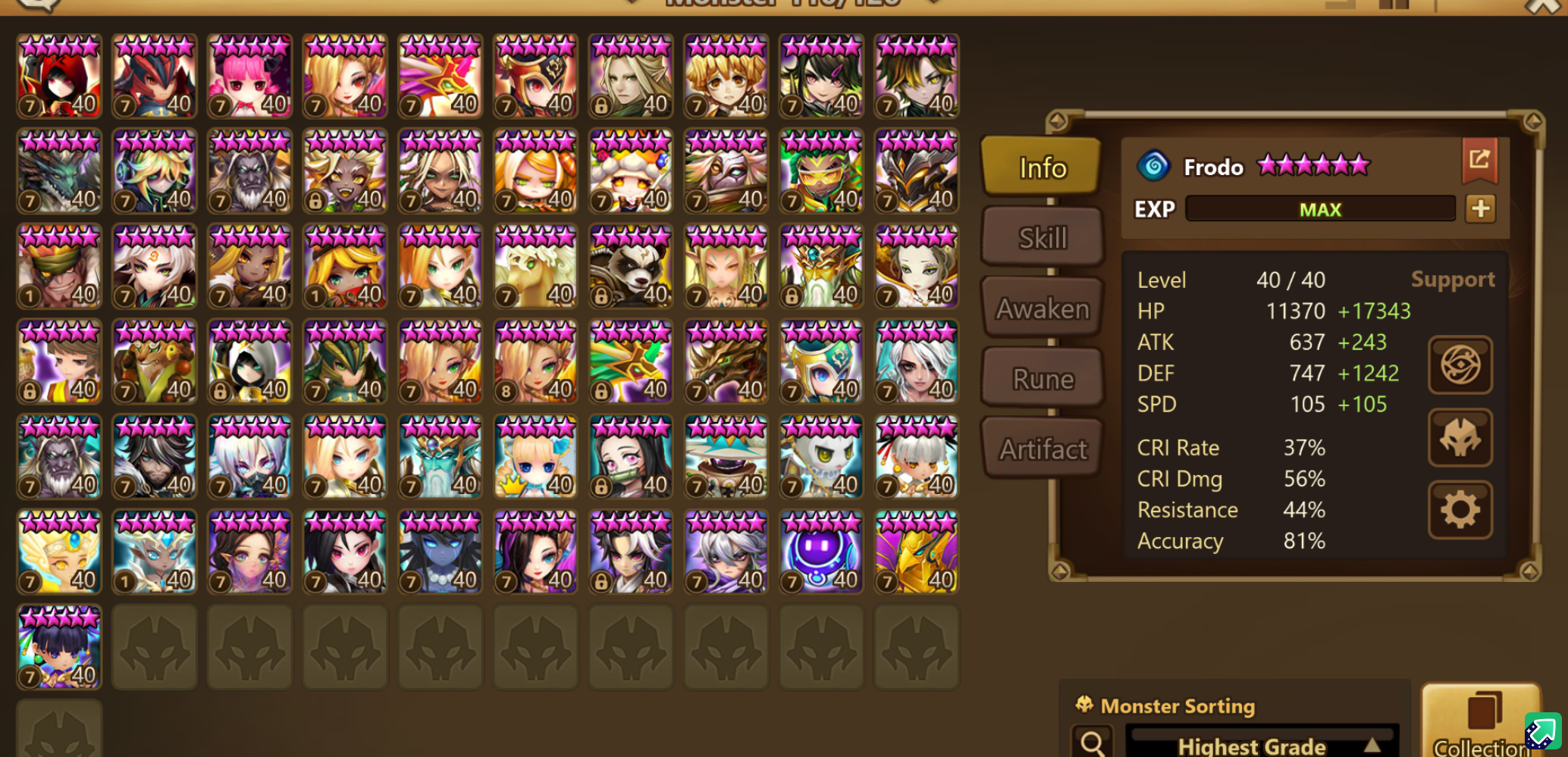
Task: Open the Awaken tab
Action: pyautogui.click(x=1043, y=308)
